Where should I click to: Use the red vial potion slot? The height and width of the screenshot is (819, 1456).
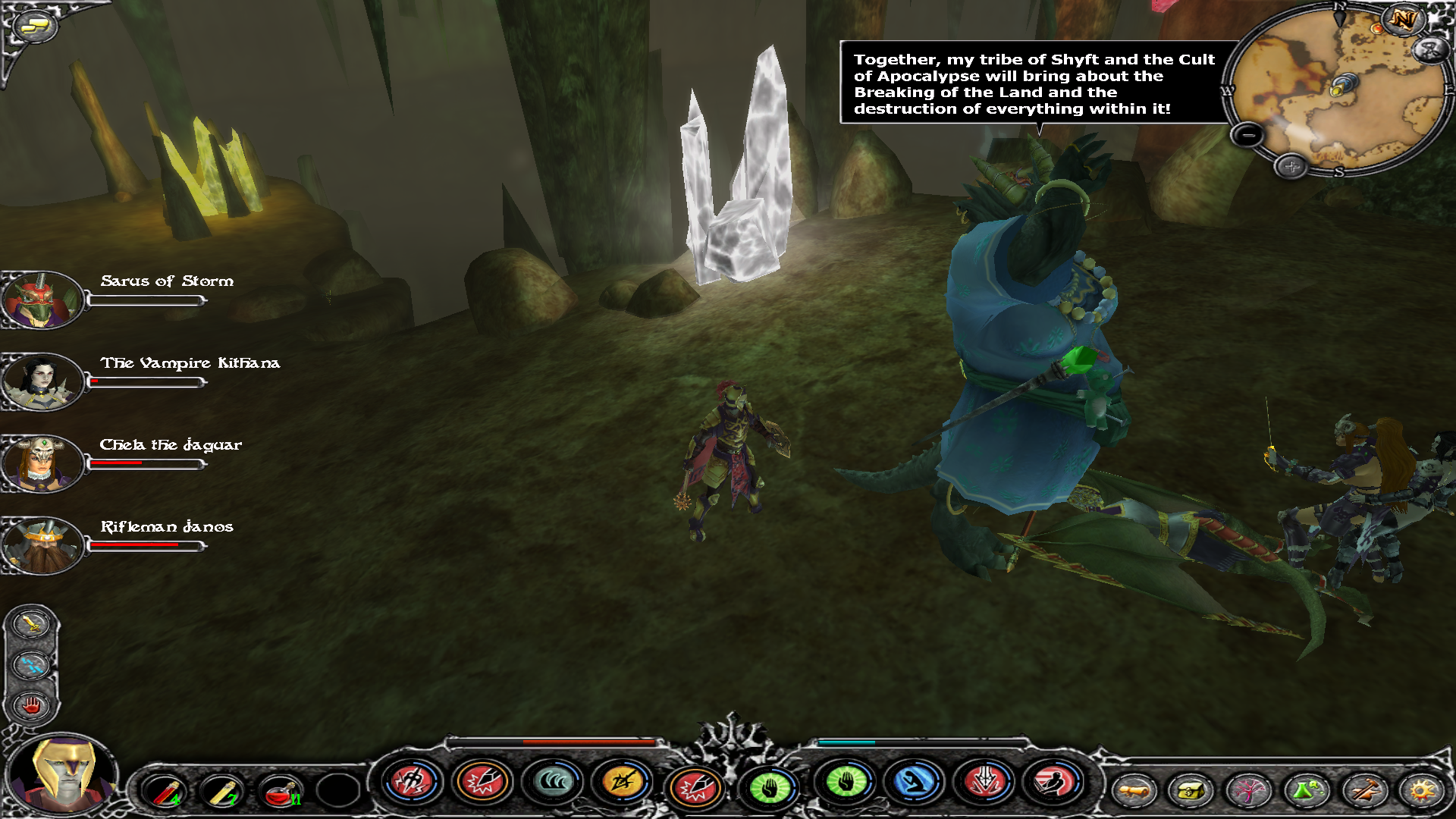(x=165, y=791)
